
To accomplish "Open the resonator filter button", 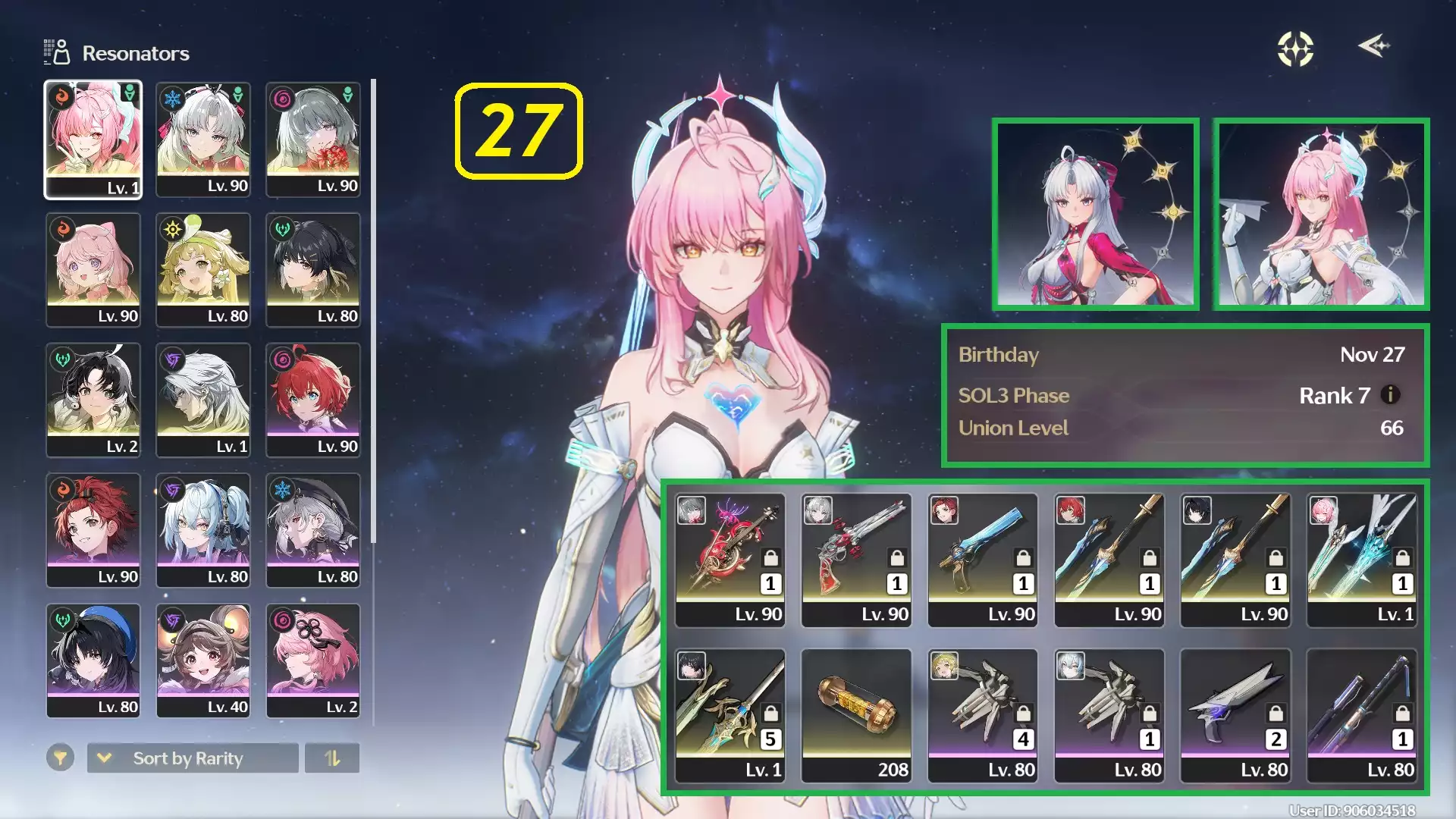I will tap(60, 758).
